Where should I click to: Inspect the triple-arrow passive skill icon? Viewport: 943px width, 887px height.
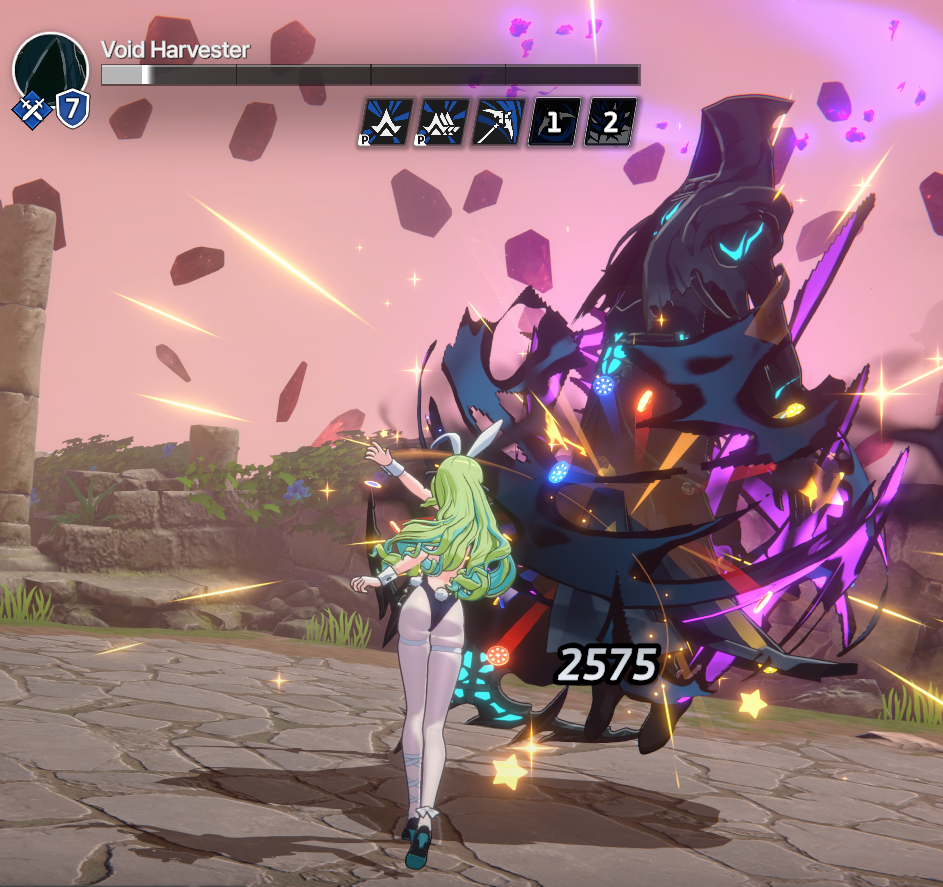coord(440,124)
